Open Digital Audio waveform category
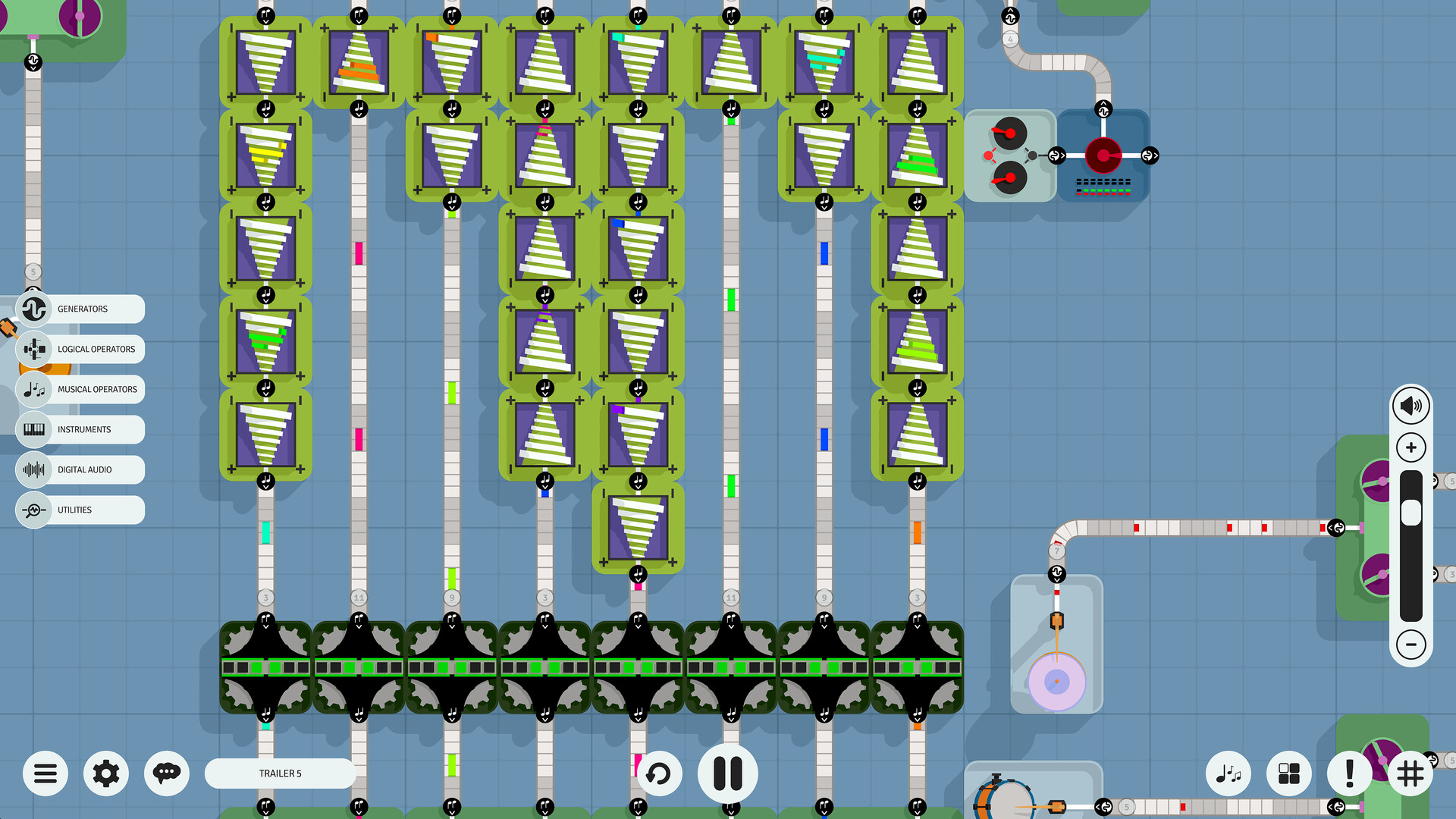 pyautogui.click(x=34, y=469)
